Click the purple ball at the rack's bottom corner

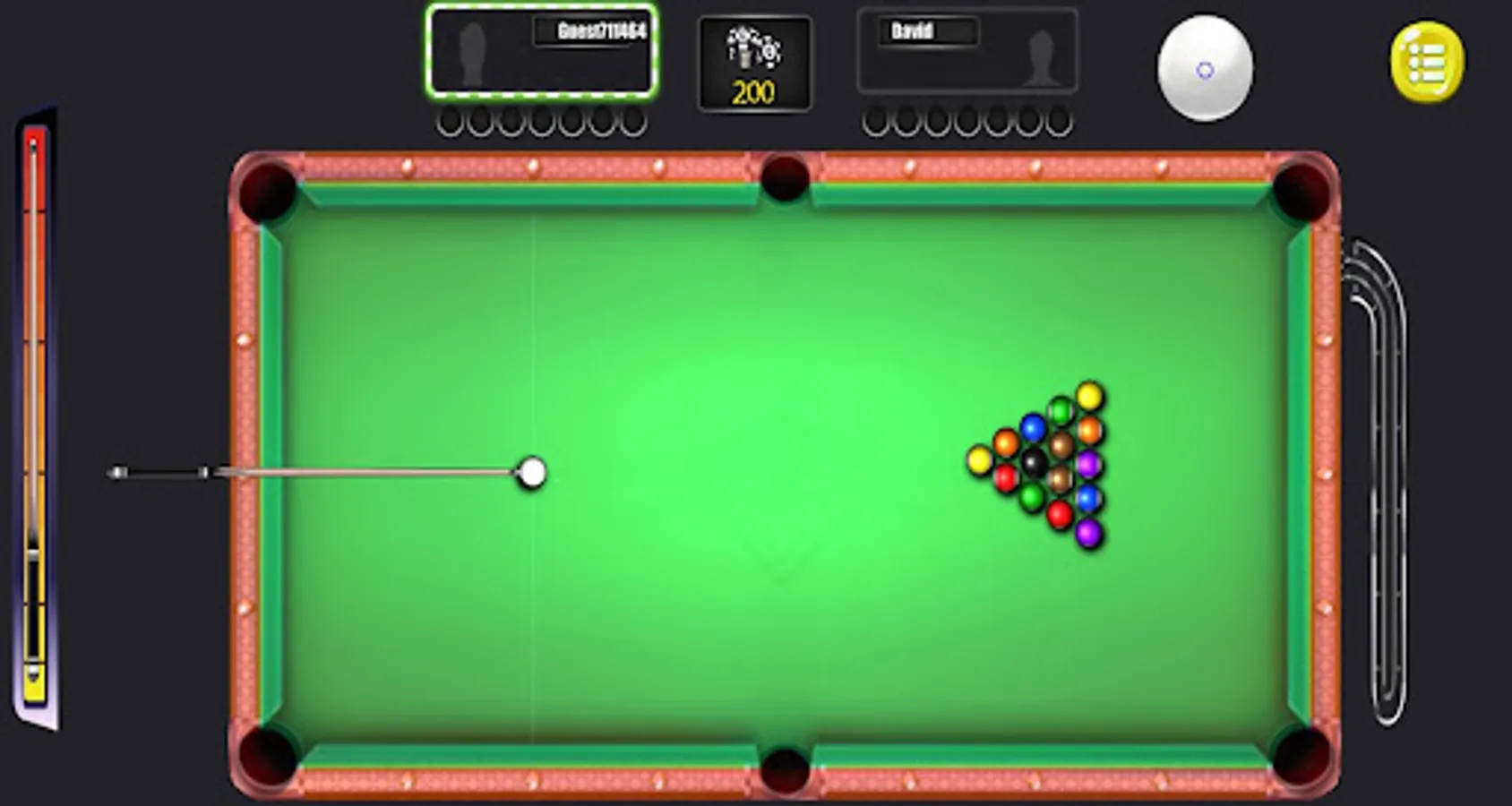(1088, 533)
